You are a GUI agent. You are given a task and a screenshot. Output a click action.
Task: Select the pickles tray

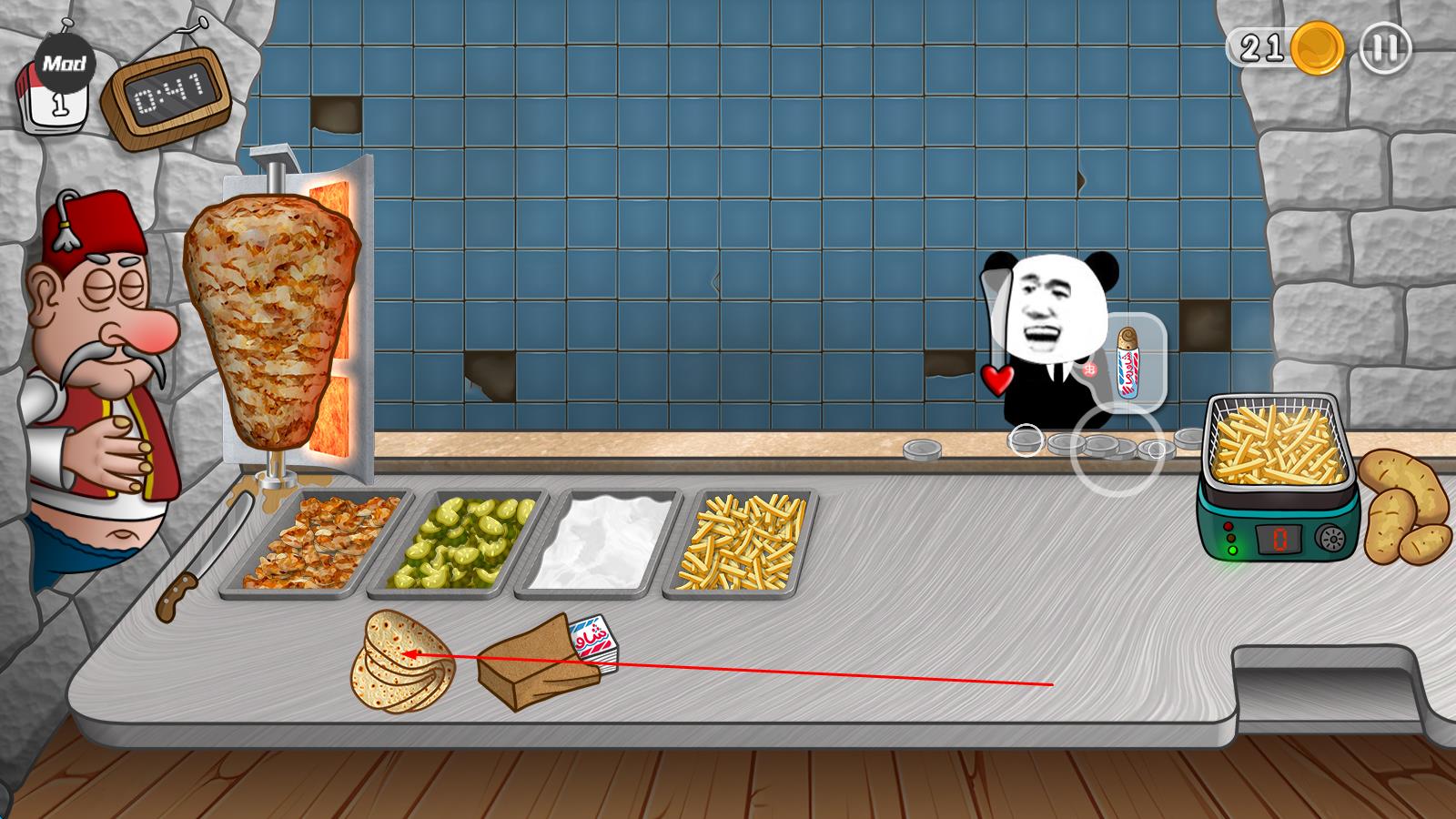click(461, 542)
